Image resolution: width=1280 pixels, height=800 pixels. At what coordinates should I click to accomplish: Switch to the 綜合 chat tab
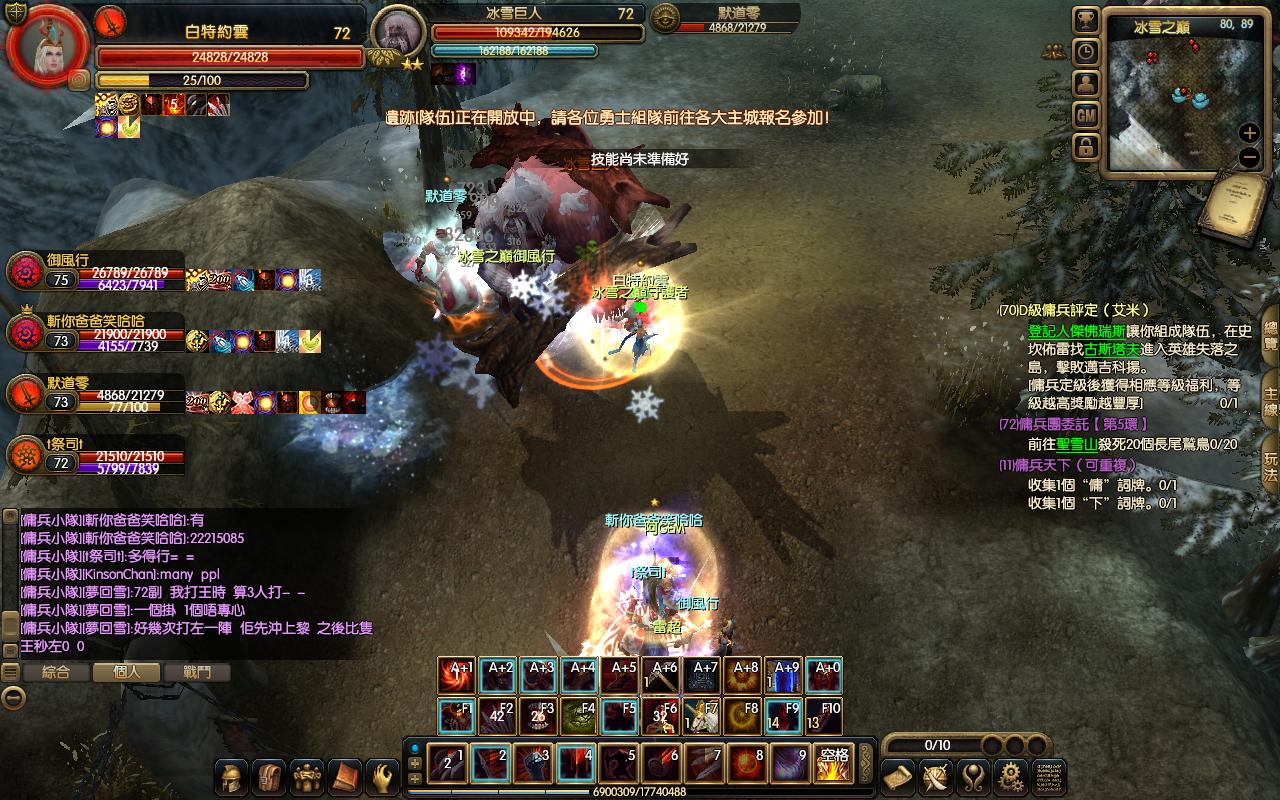pyautogui.click(x=56, y=672)
